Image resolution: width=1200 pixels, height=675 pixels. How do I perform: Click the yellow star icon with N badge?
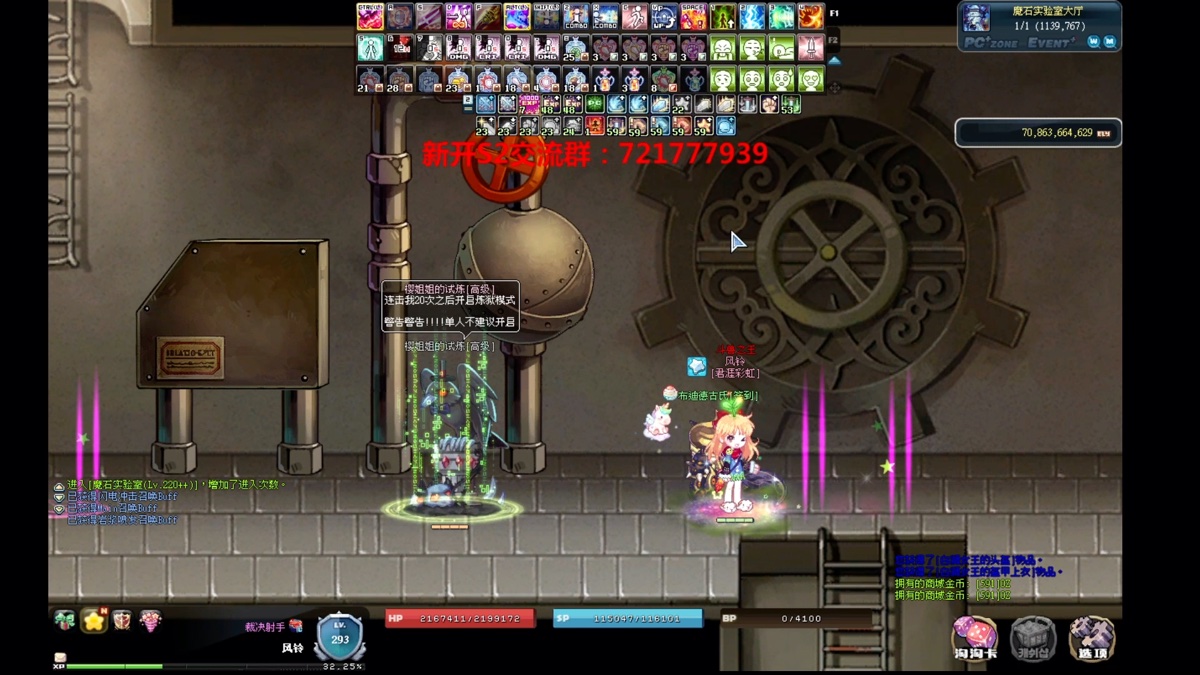point(94,620)
